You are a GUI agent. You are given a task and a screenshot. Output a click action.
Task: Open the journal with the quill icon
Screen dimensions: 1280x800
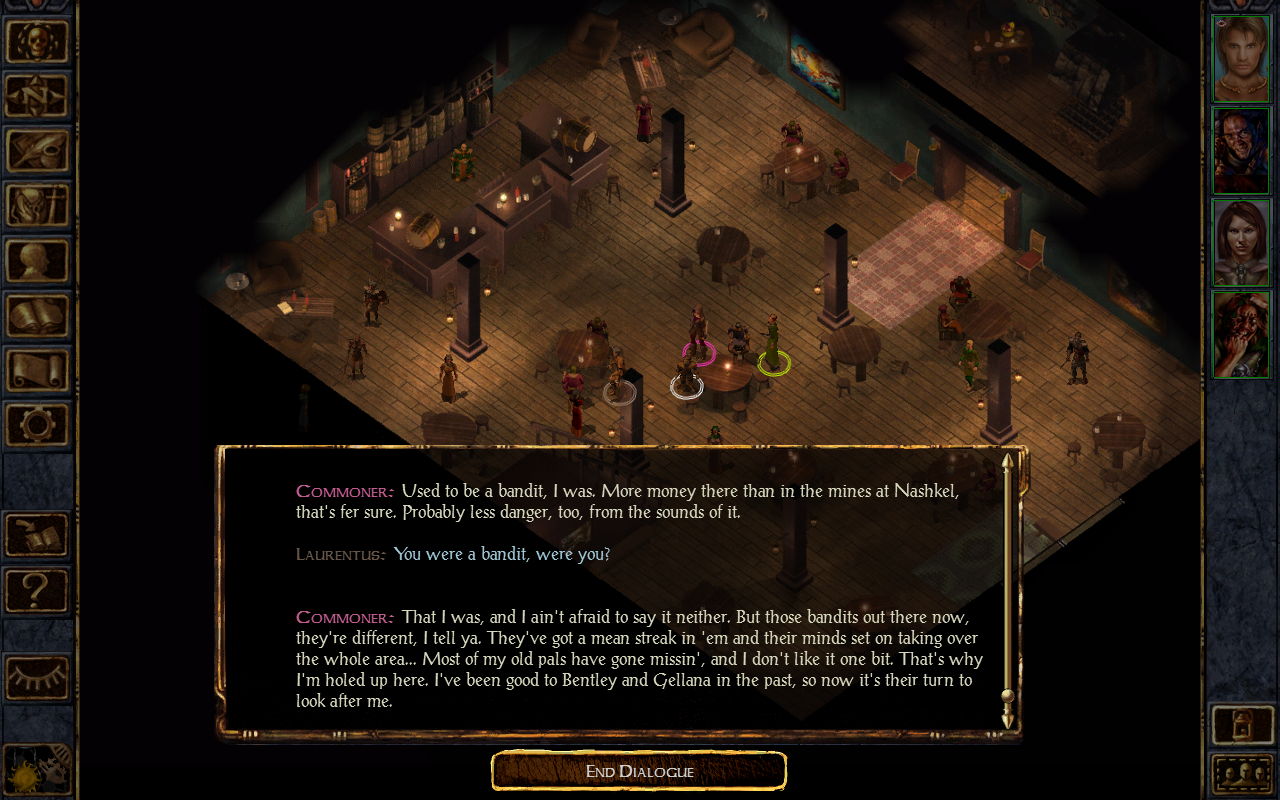(x=38, y=150)
